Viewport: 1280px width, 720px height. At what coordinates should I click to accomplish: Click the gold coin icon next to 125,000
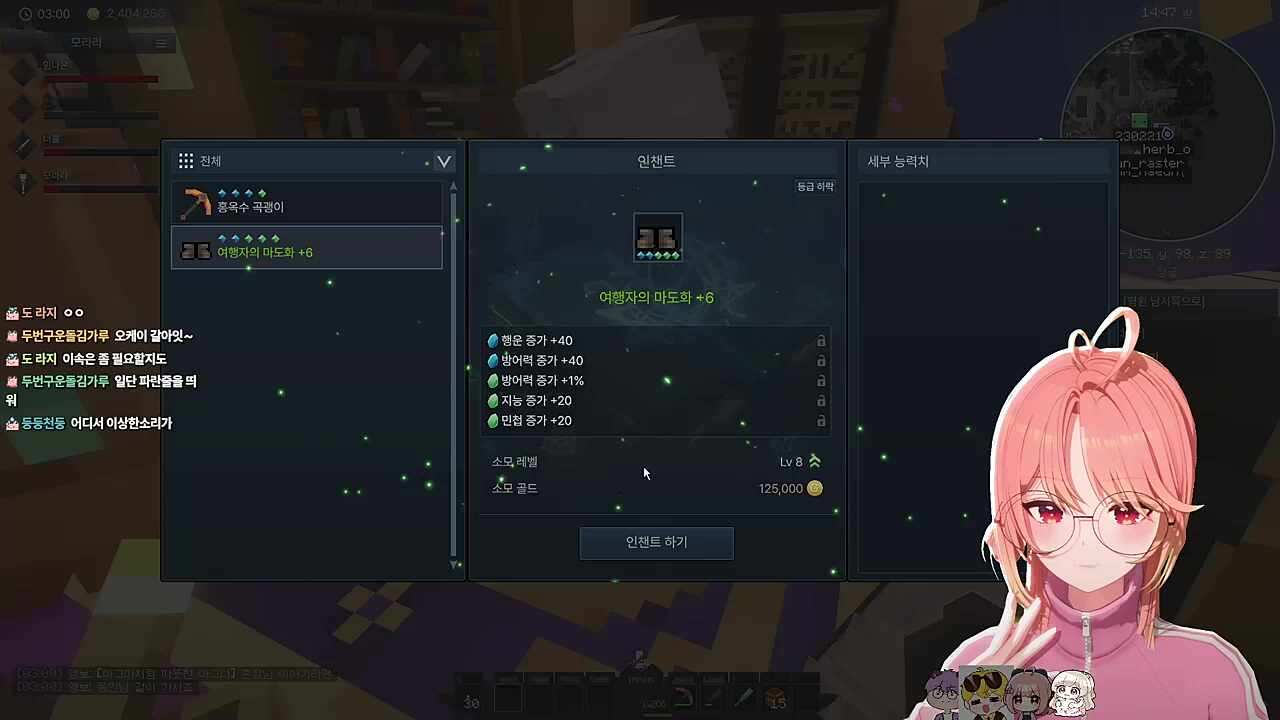[814, 488]
